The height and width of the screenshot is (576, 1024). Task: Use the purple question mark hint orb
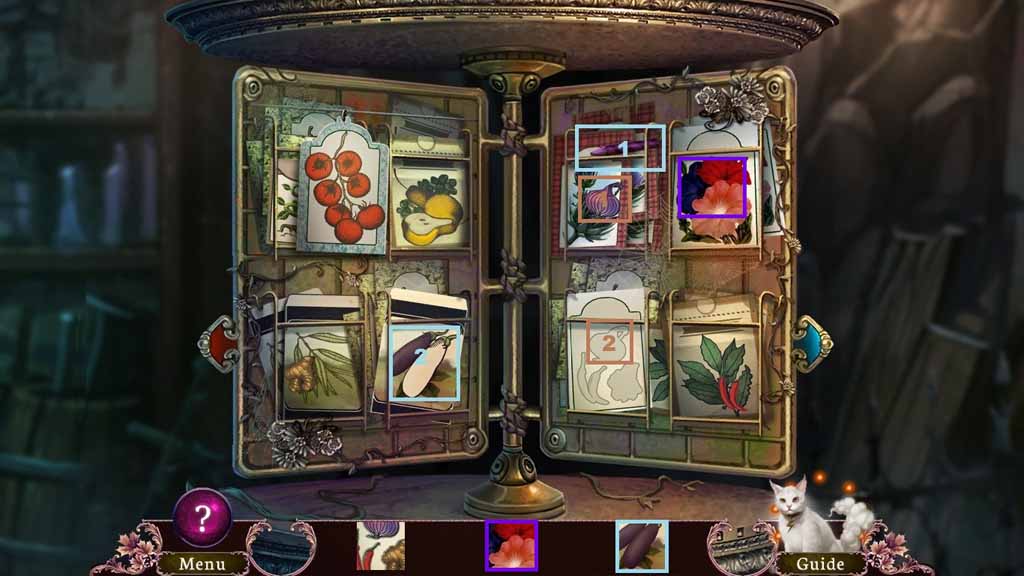click(x=203, y=517)
